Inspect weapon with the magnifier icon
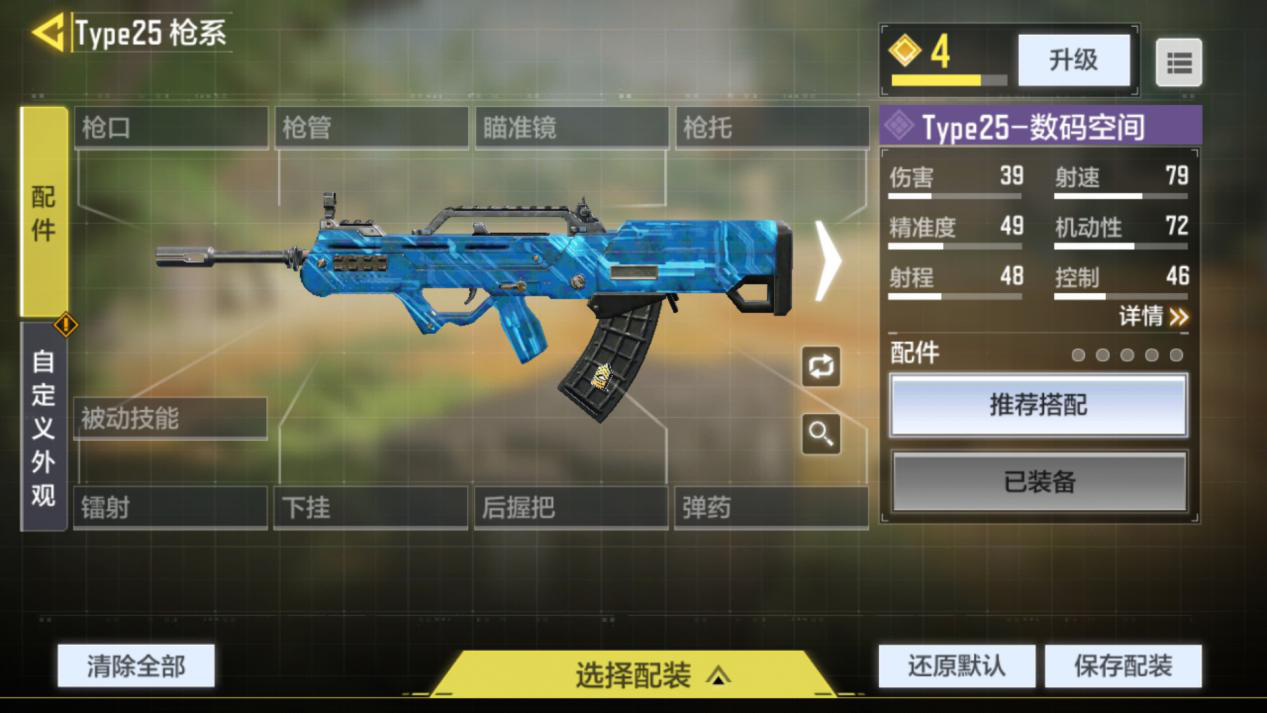Viewport: 1267px width, 713px height. click(x=821, y=434)
